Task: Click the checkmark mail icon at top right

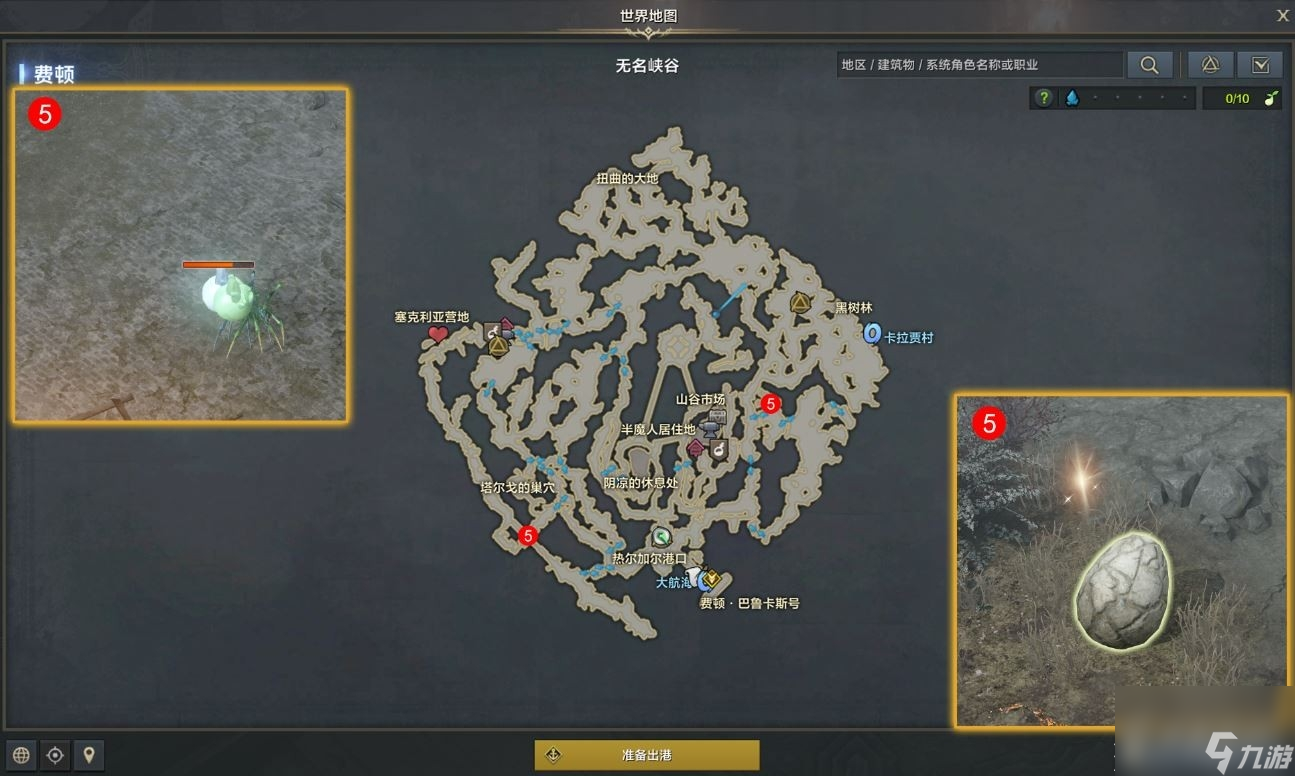Action: (x=1260, y=64)
